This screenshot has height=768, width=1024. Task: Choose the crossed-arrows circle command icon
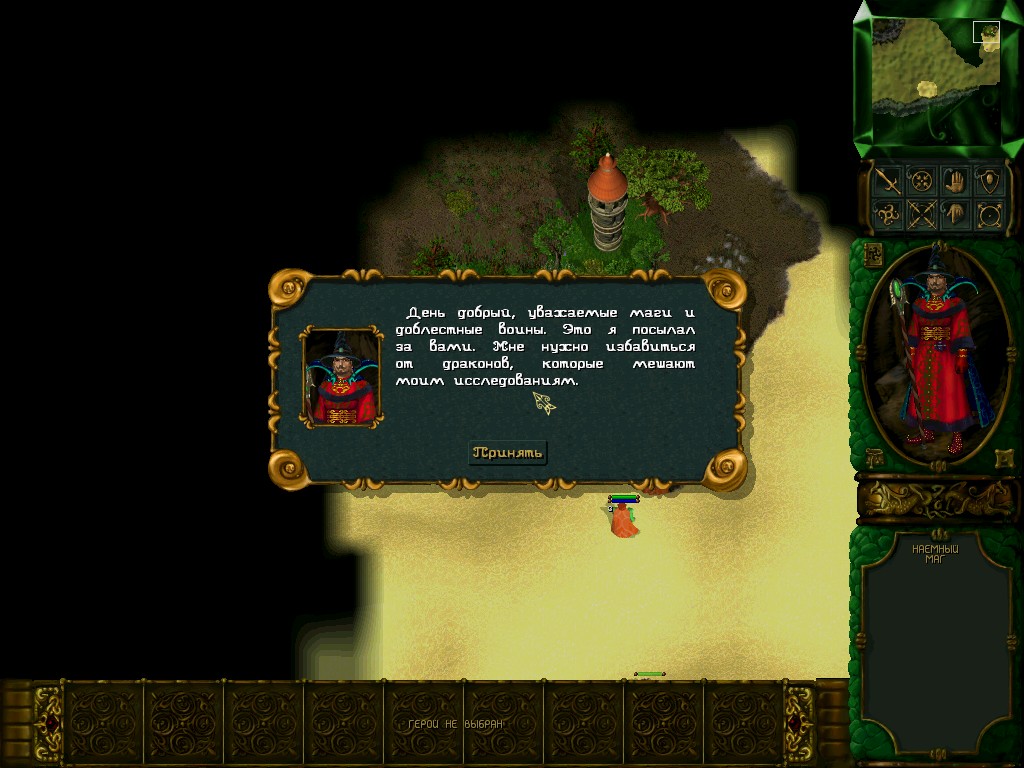tap(920, 214)
